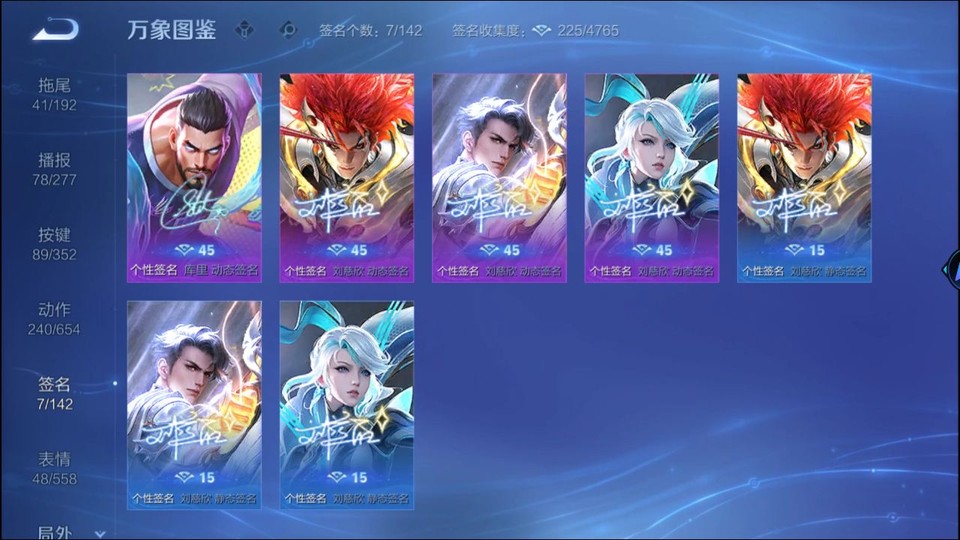
Task: Choose the 签名 category tab
Action: (55, 393)
